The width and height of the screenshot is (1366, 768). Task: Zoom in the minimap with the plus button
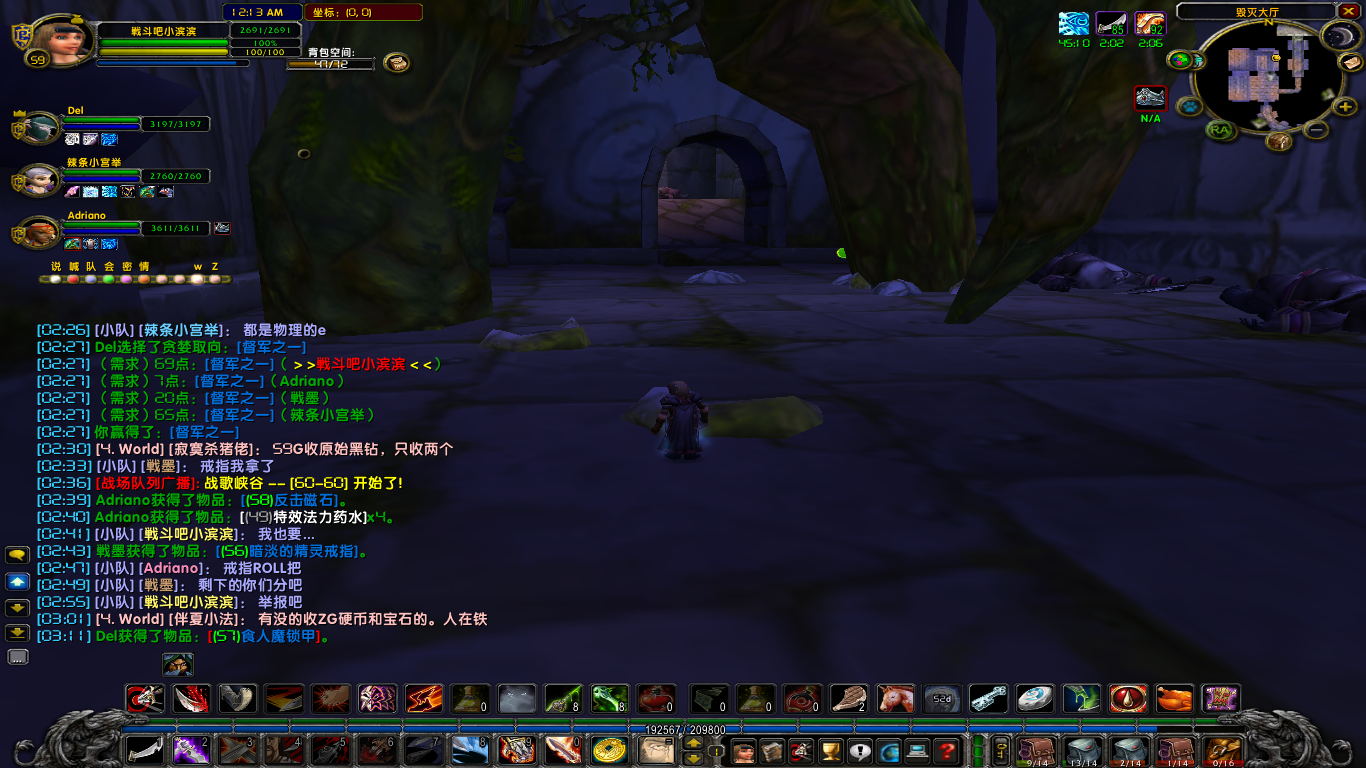tap(1345, 107)
